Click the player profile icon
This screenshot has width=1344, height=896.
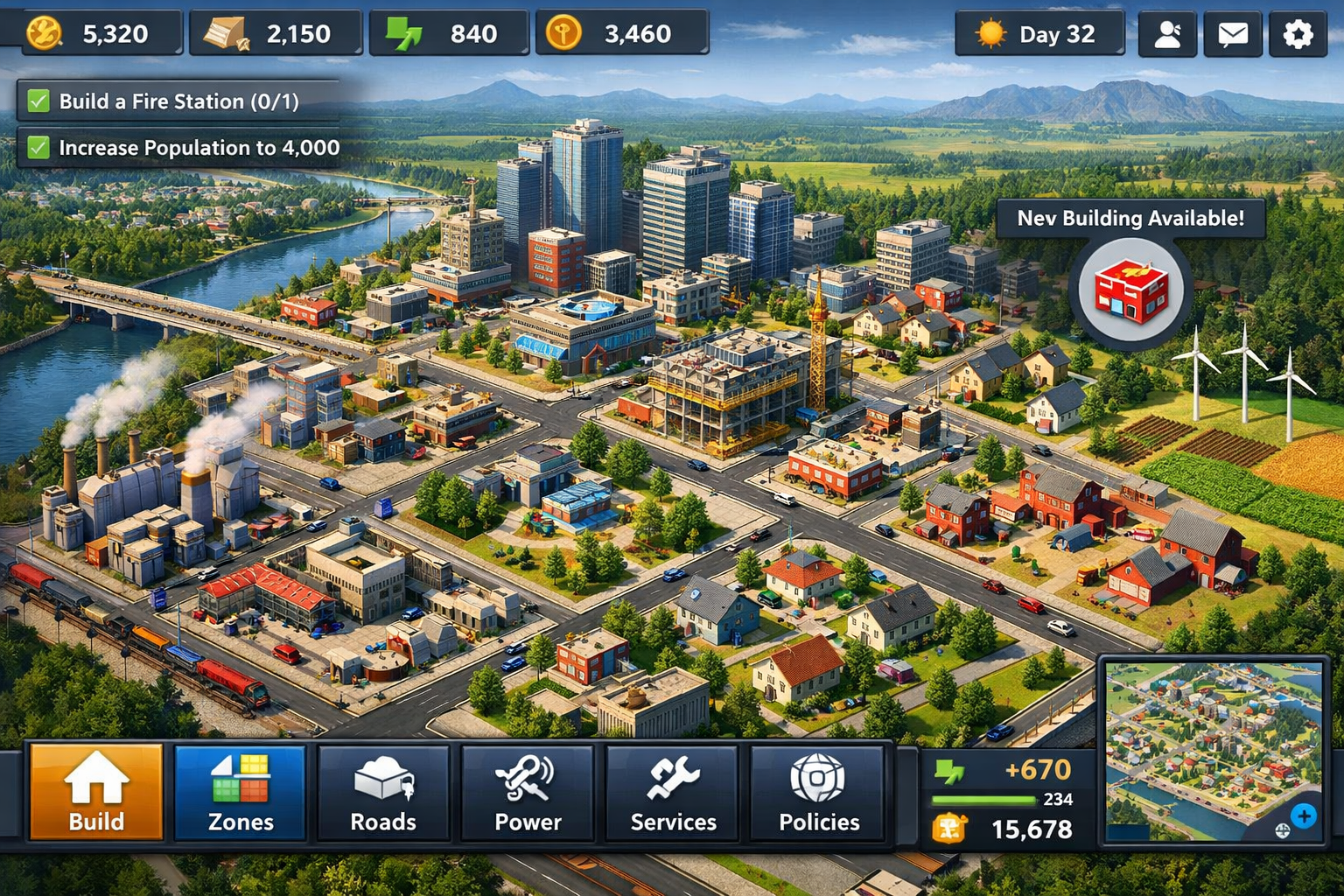click(1167, 34)
